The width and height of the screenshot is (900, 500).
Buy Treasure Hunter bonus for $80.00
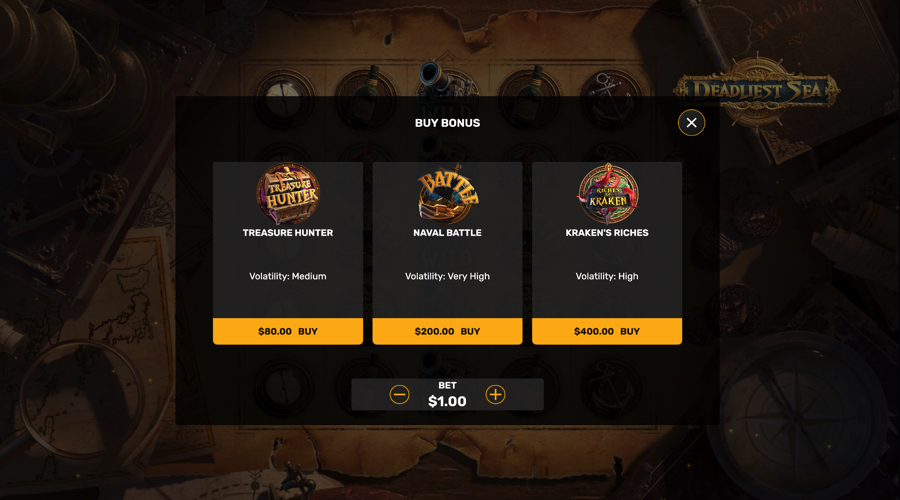click(288, 331)
